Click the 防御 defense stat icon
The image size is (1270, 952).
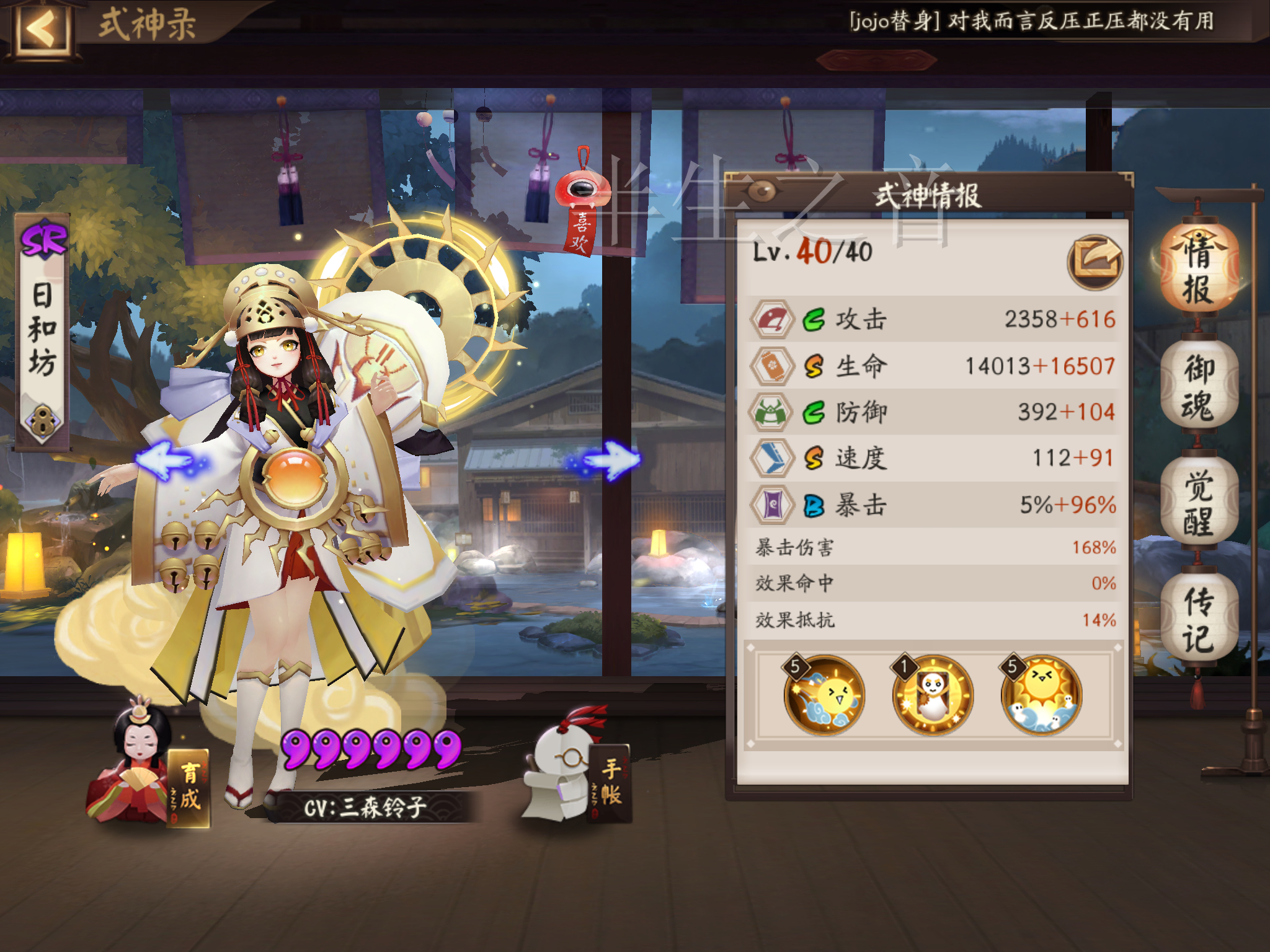[x=772, y=411]
